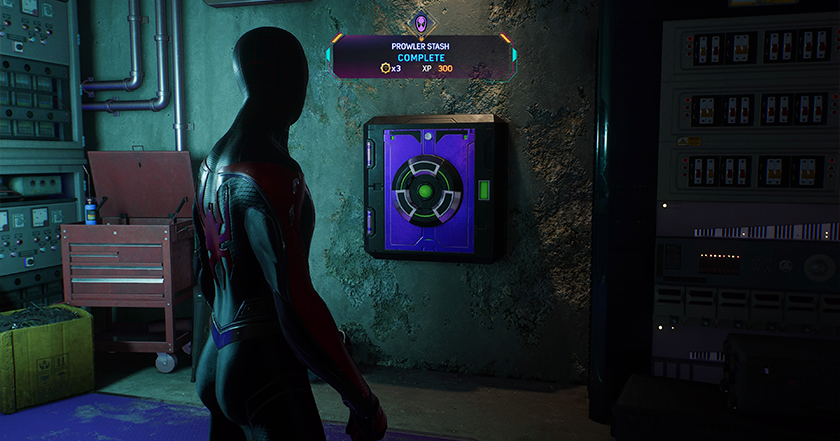Click the Prowler Stash Complete notification banner
This screenshot has width=840, height=441.
coord(421,57)
